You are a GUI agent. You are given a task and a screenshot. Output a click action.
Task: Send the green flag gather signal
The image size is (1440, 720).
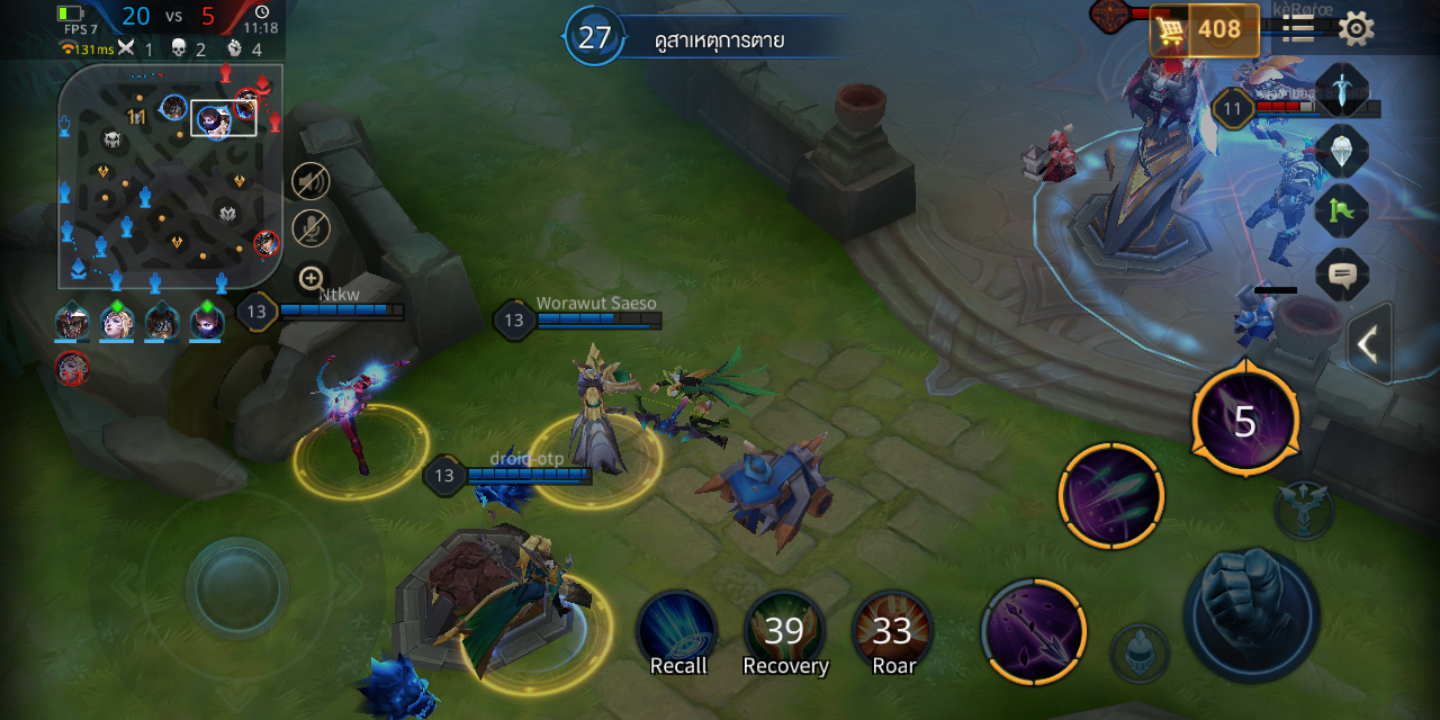pyautogui.click(x=1341, y=212)
